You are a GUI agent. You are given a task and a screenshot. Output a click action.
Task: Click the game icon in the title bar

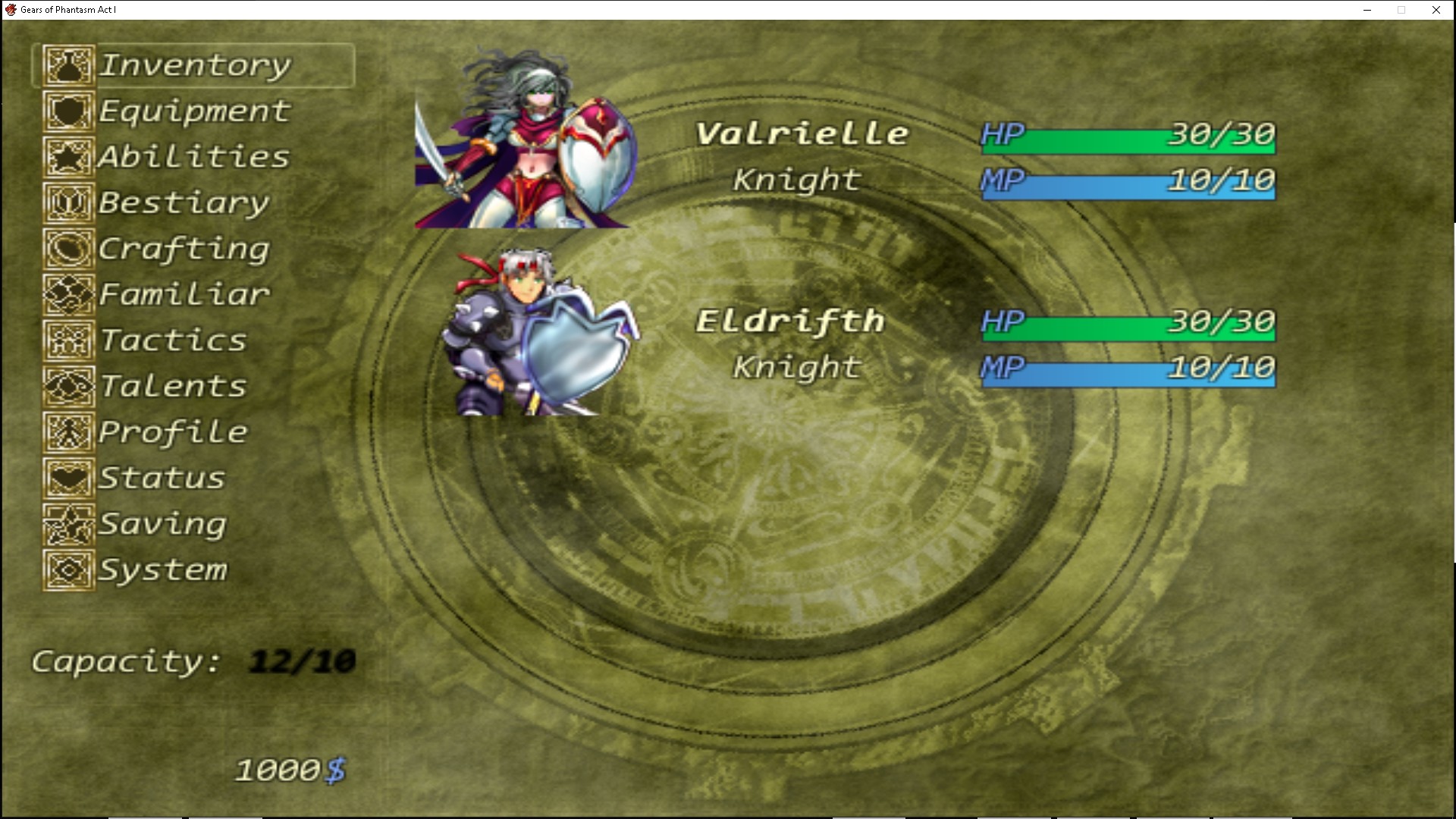point(12,10)
